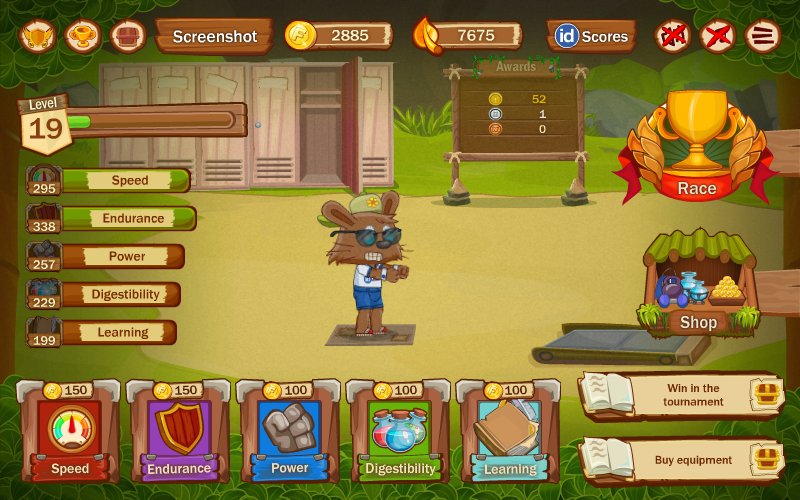Open the "Win in the tournament" quest
The height and width of the screenshot is (500, 800).
[680, 395]
